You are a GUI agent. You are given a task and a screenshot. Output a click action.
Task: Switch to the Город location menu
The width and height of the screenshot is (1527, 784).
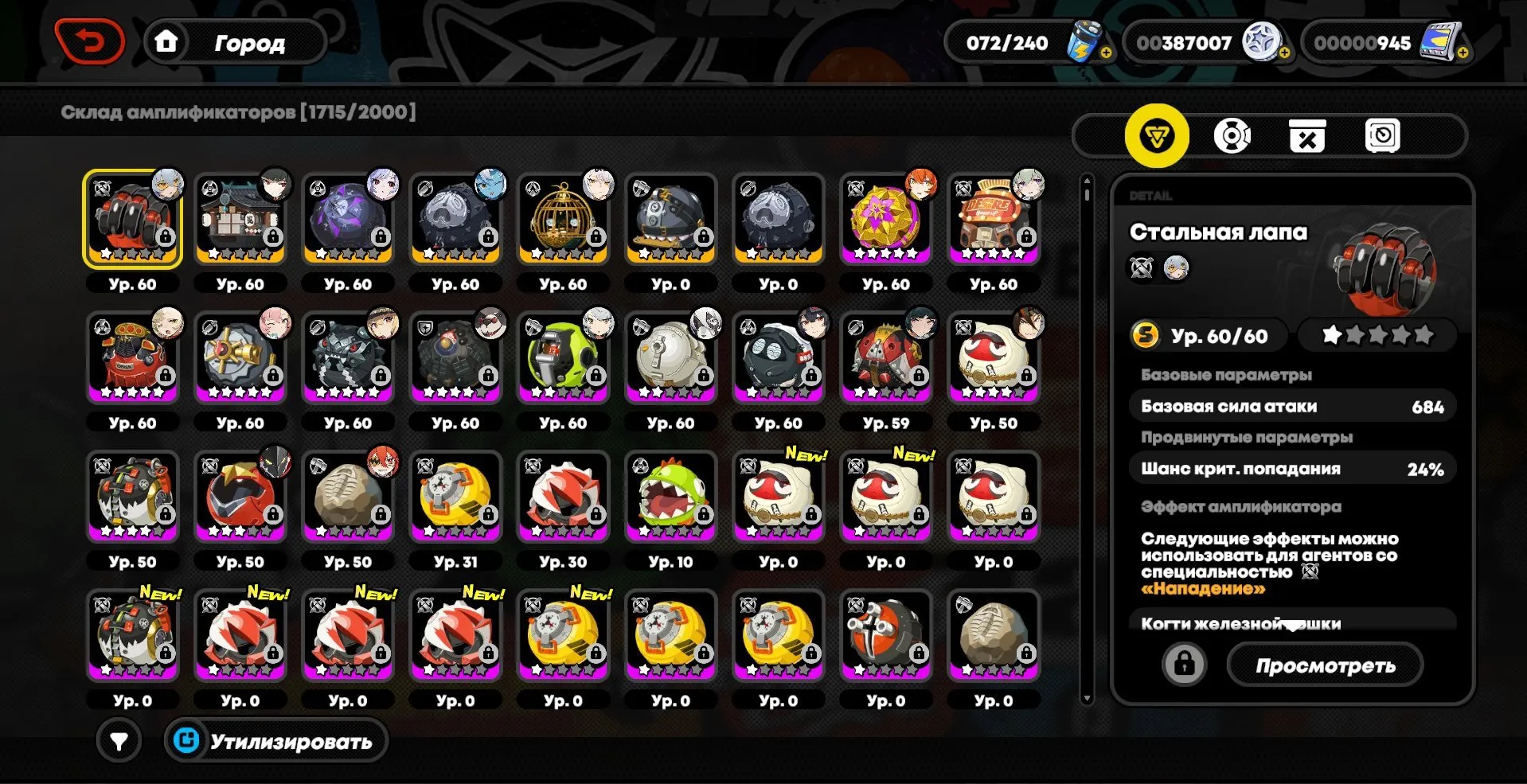249,42
